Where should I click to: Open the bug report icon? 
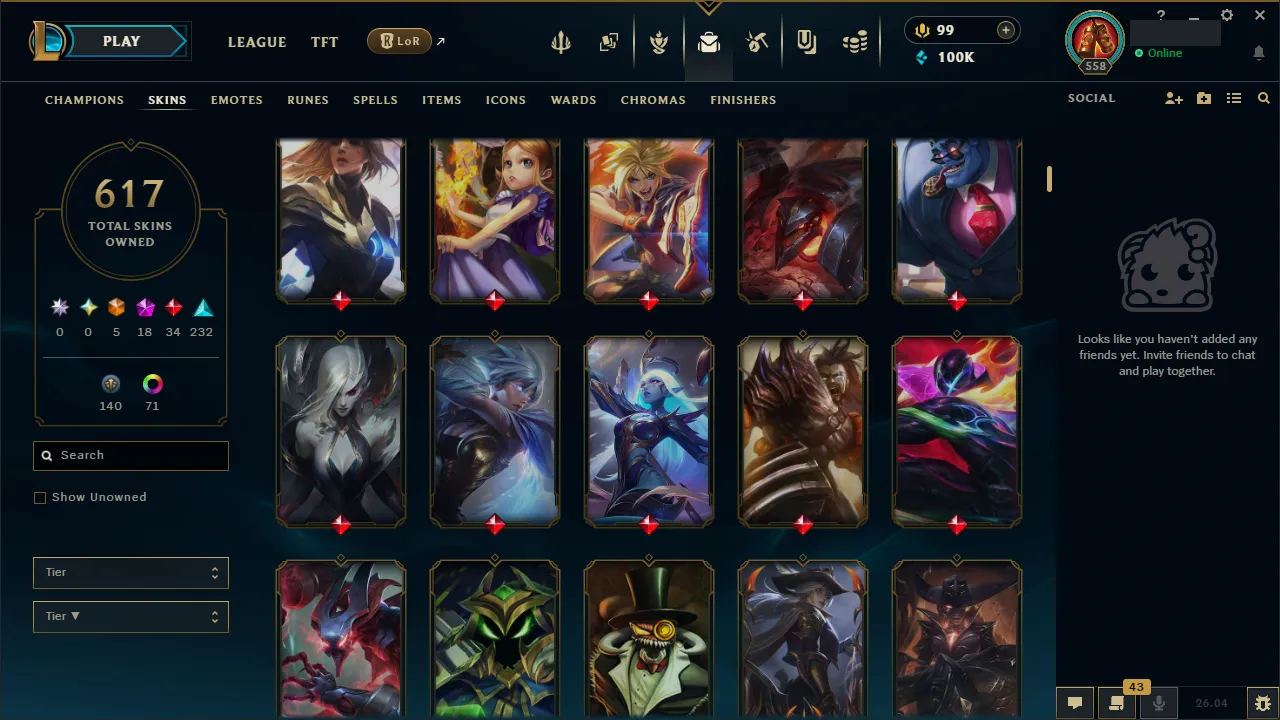pyautogui.click(x=1261, y=703)
